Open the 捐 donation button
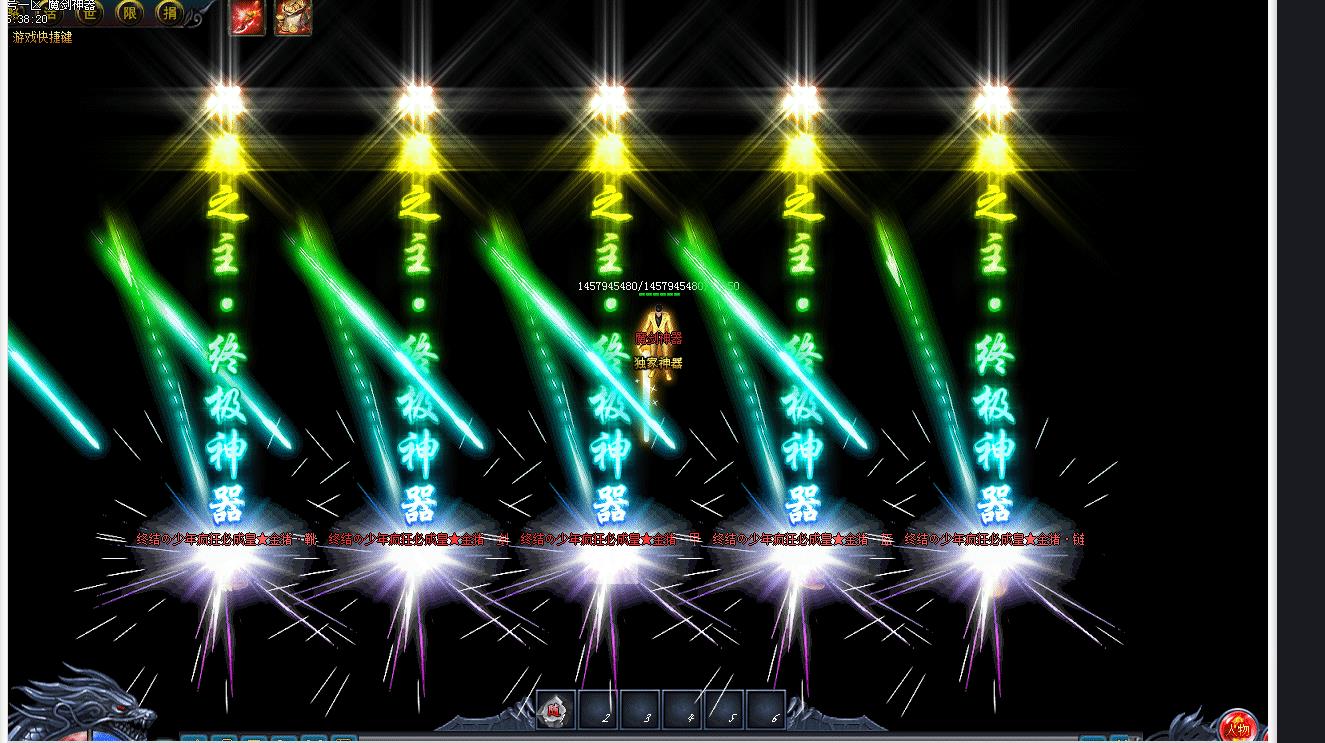The height and width of the screenshot is (743, 1325). pyautogui.click(x=170, y=12)
